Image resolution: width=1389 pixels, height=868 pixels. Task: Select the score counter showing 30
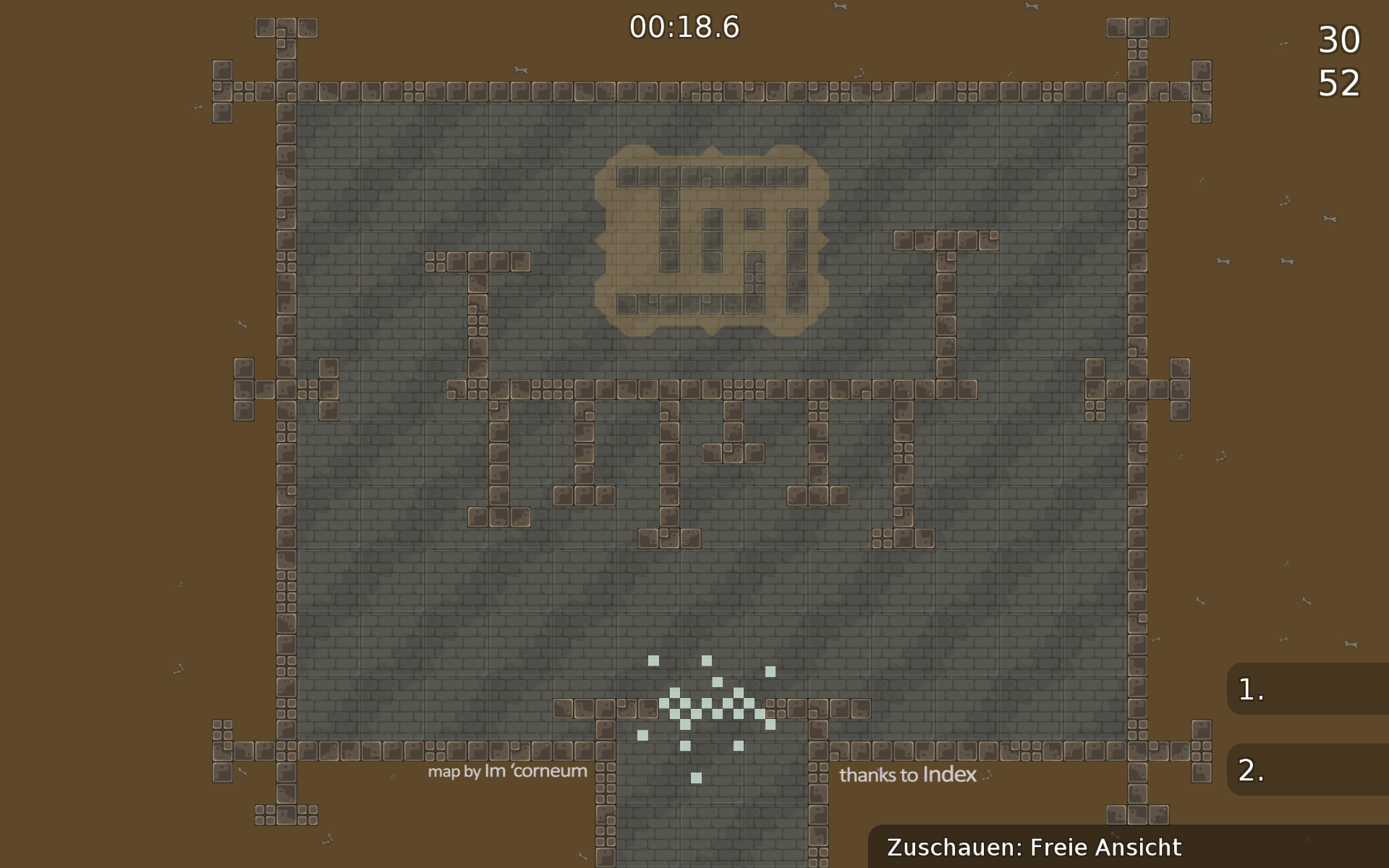[1342, 41]
